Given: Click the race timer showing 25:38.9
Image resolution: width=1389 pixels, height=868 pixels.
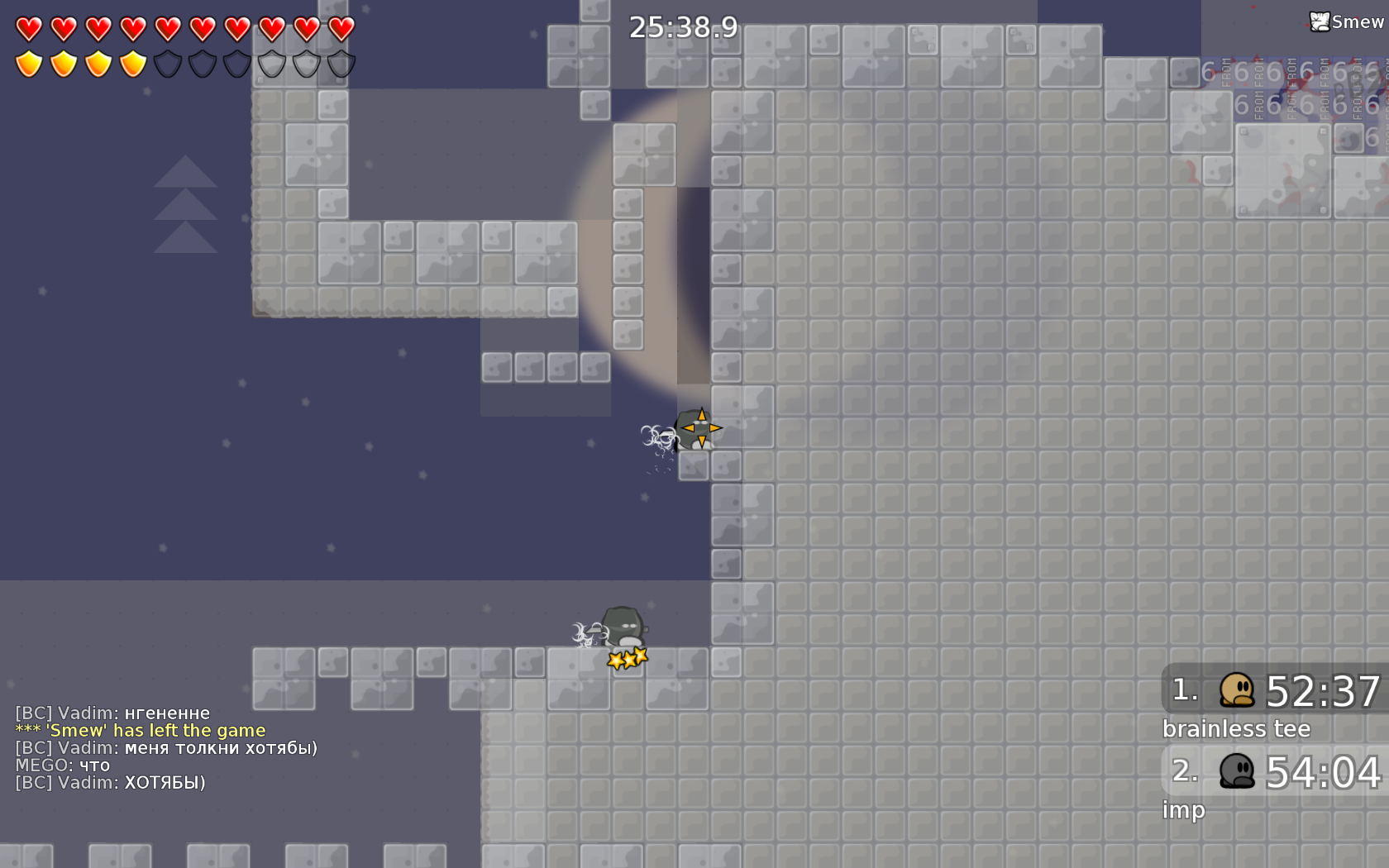Looking at the screenshot, I should click(684, 26).
